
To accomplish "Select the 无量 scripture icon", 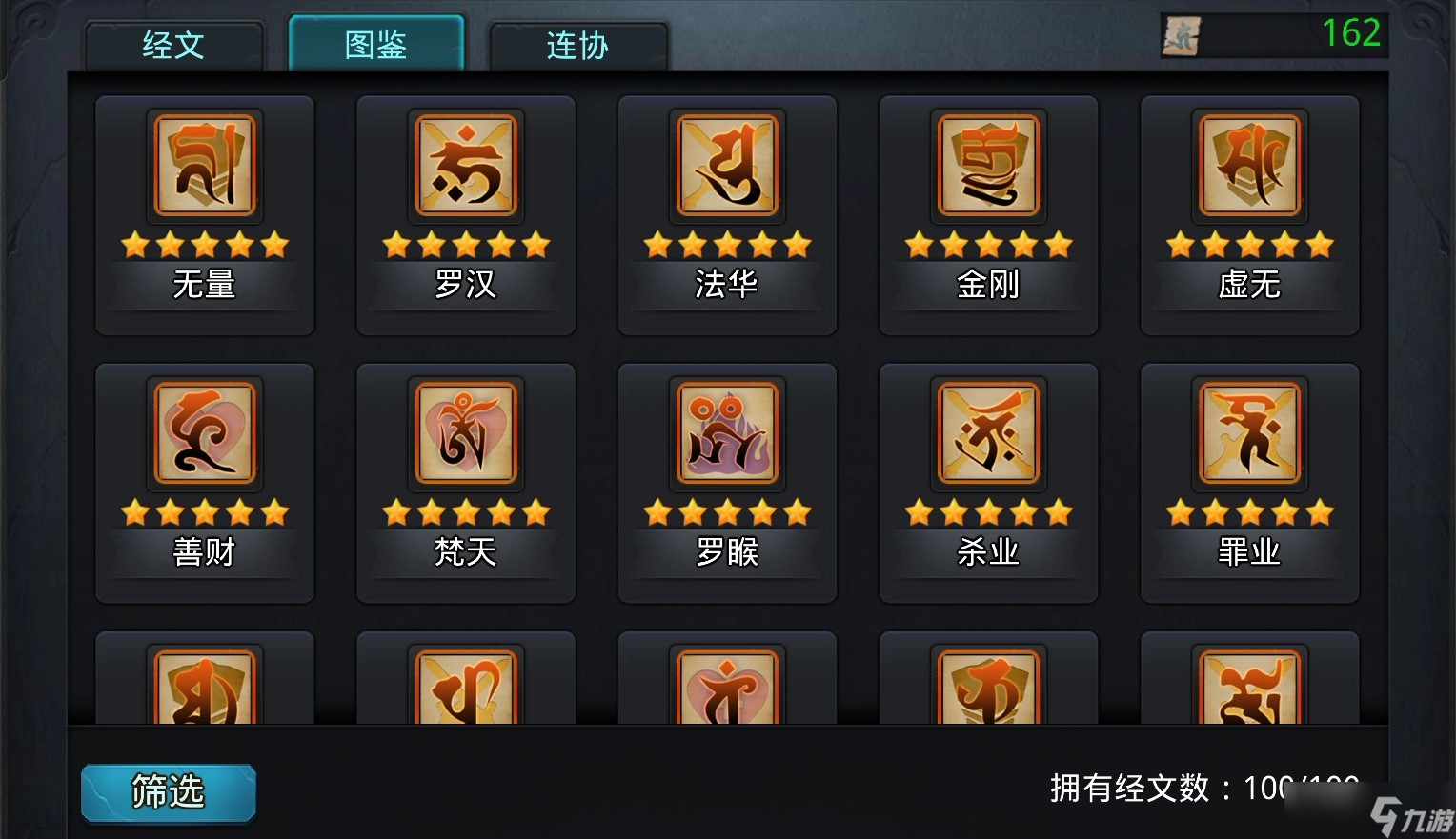I will coord(204,166).
